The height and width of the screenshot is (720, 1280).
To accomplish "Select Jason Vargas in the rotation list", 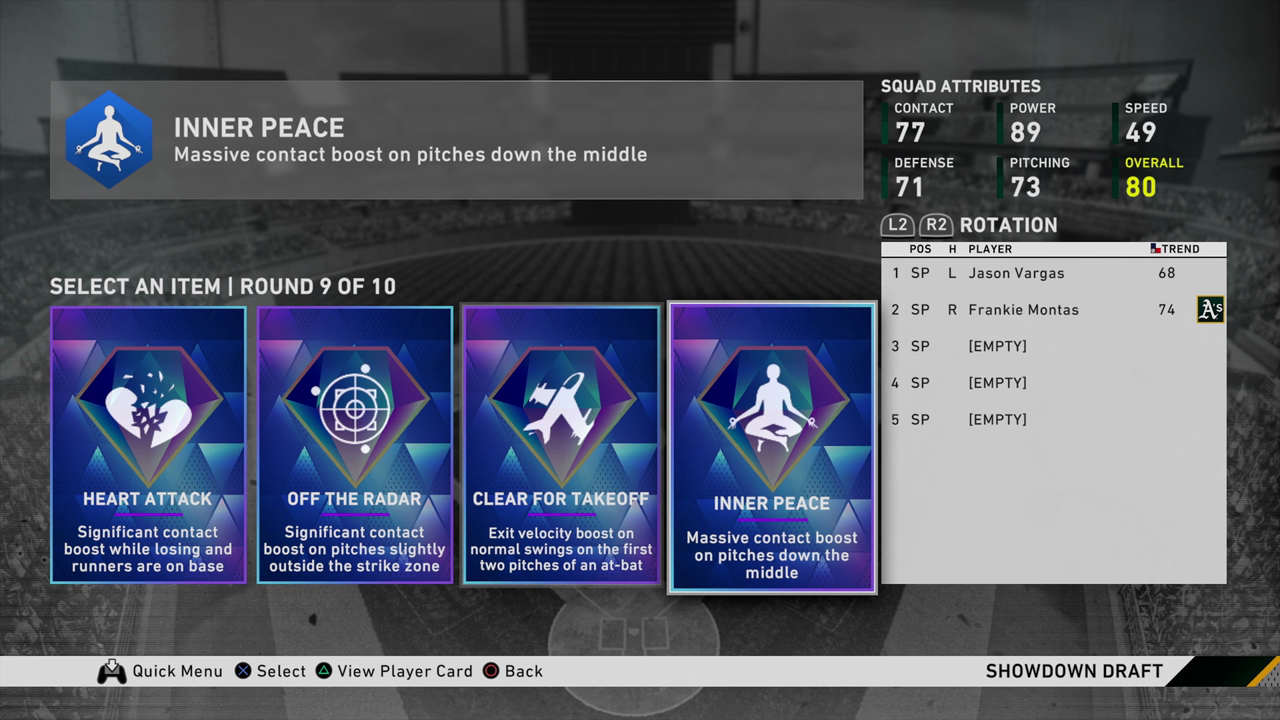I will coord(1014,273).
